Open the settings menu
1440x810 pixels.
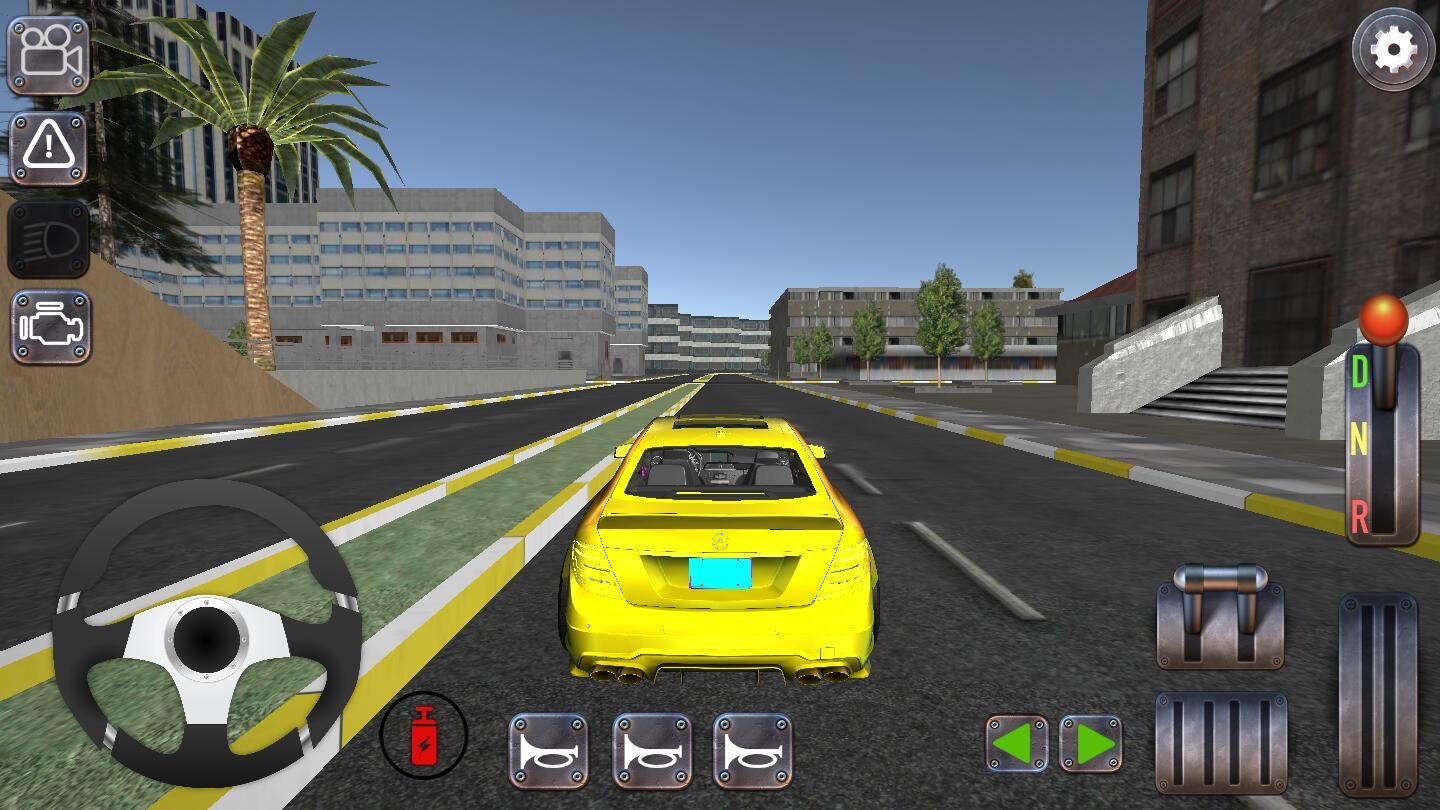pos(1391,47)
